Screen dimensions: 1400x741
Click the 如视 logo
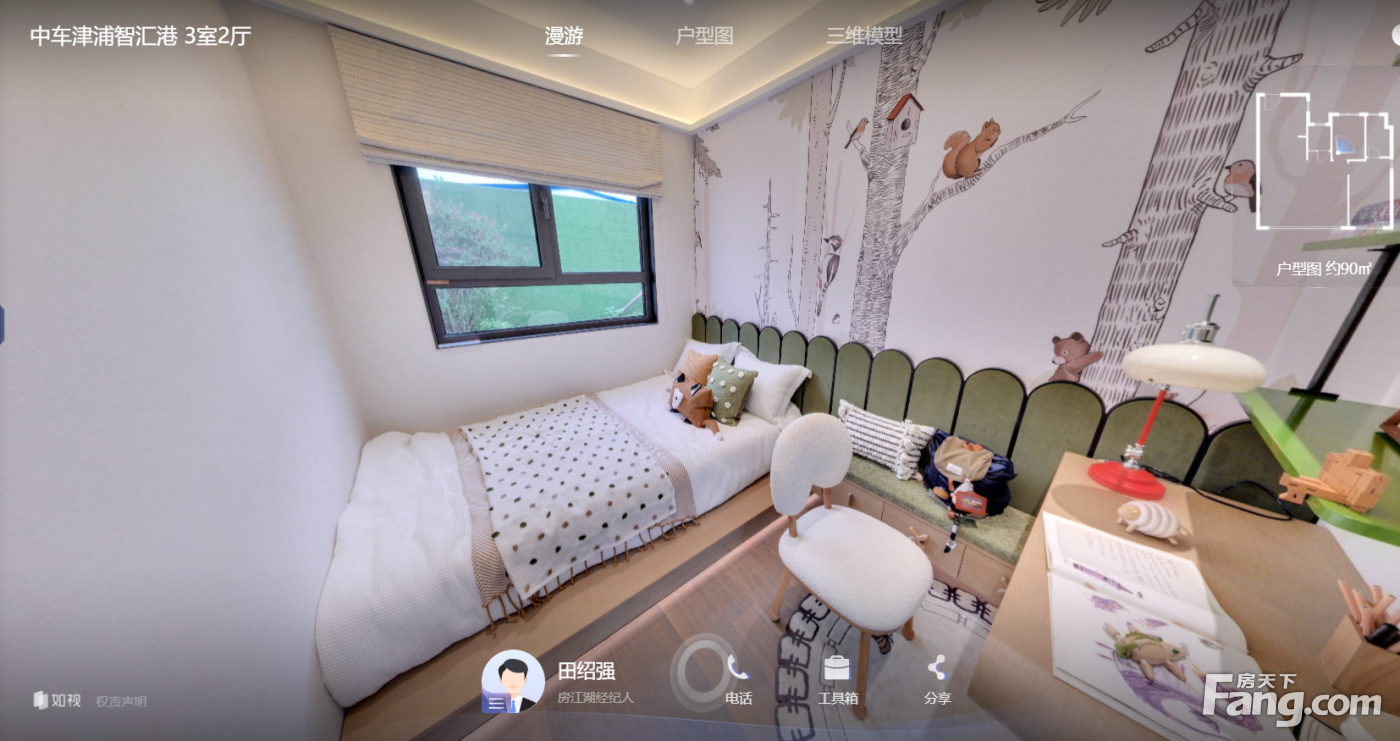57,701
